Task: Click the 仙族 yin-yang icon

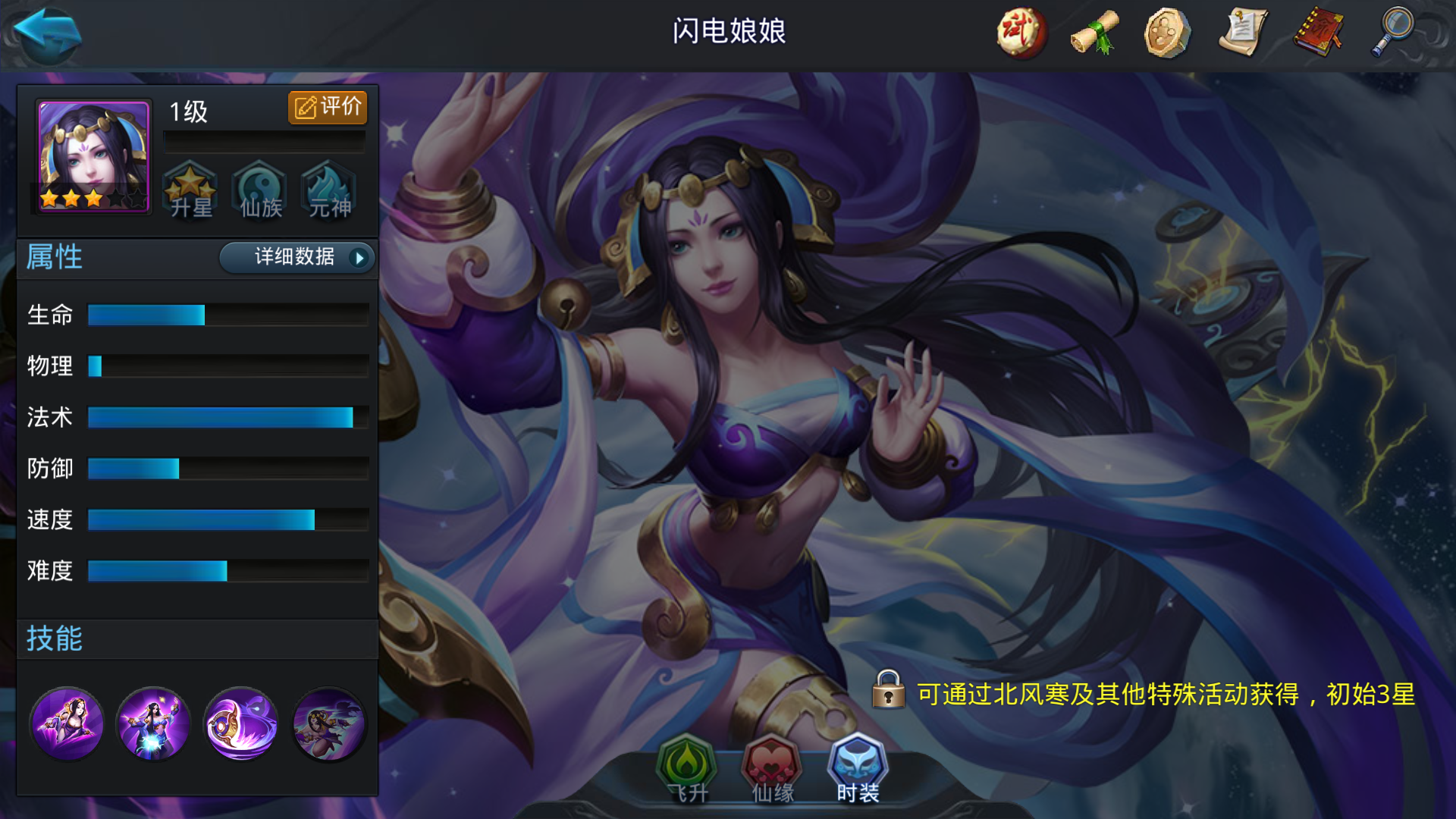Action: [x=259, y=190]
